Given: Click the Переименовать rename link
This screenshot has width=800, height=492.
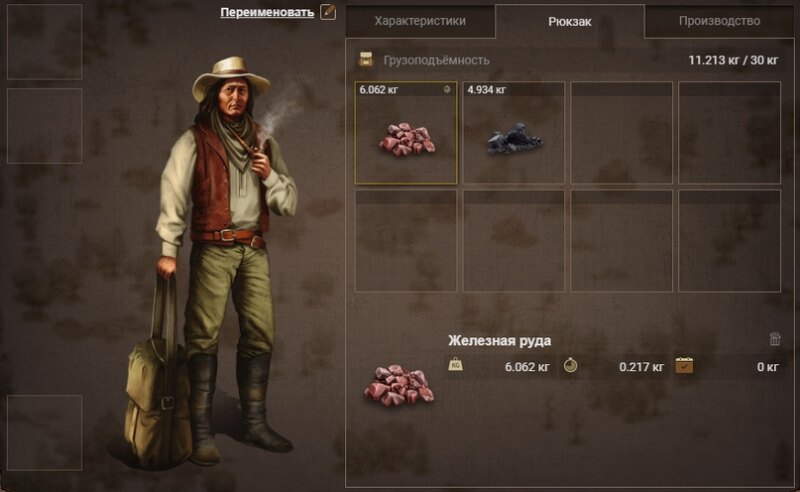Looking at the screenshot, I should 267,13.
